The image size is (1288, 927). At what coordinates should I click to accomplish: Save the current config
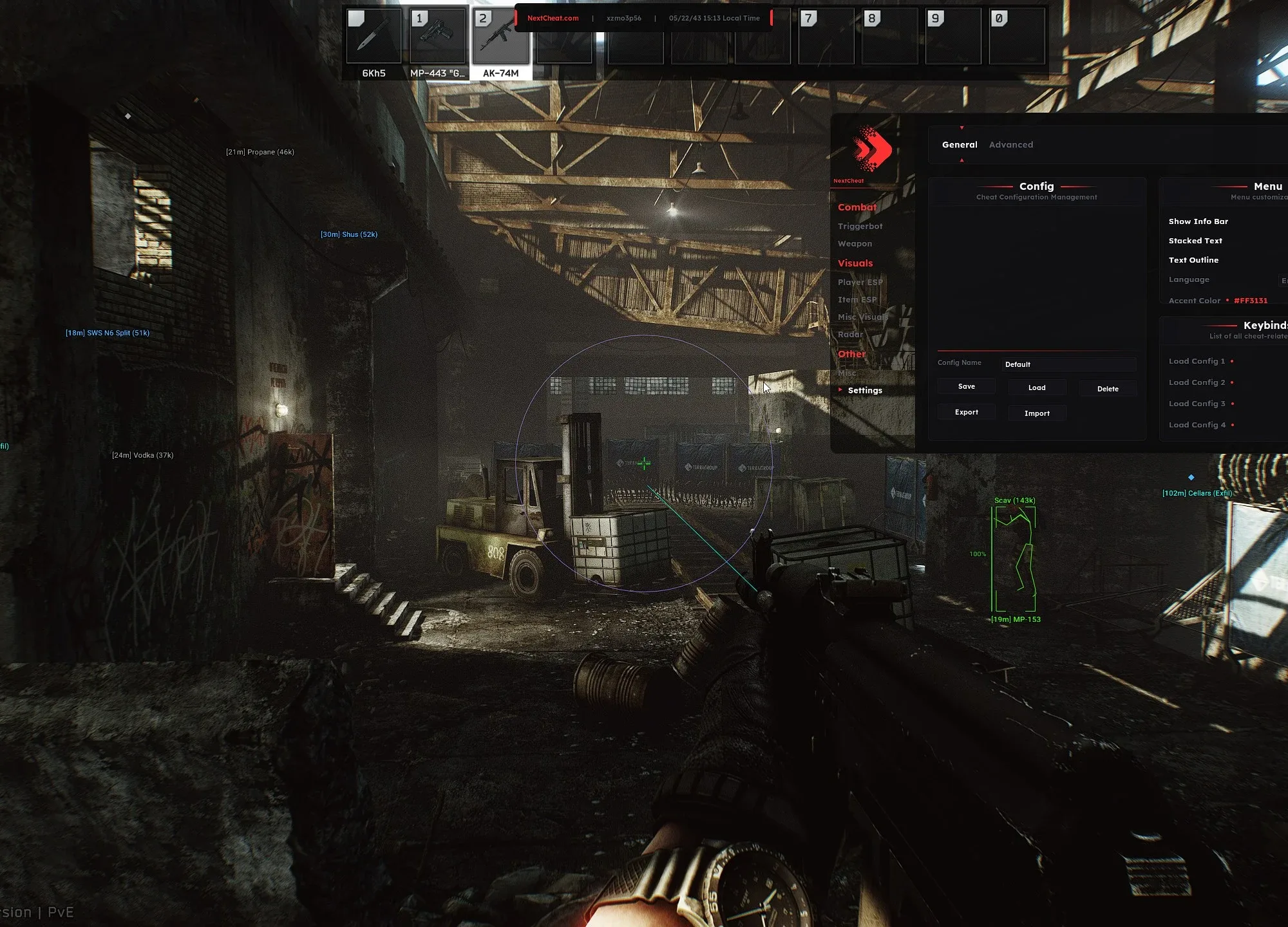(x=966, y=387)
